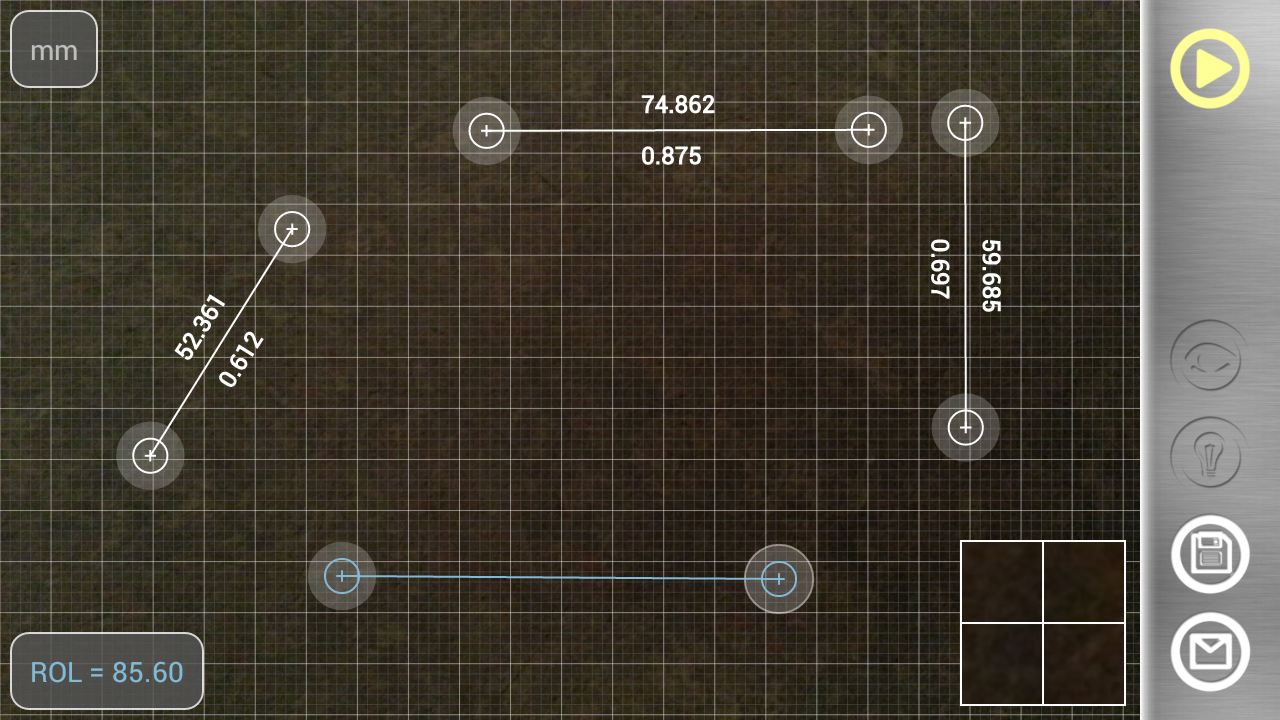Click the 74.862 measurement label

(x=678, y=106)
